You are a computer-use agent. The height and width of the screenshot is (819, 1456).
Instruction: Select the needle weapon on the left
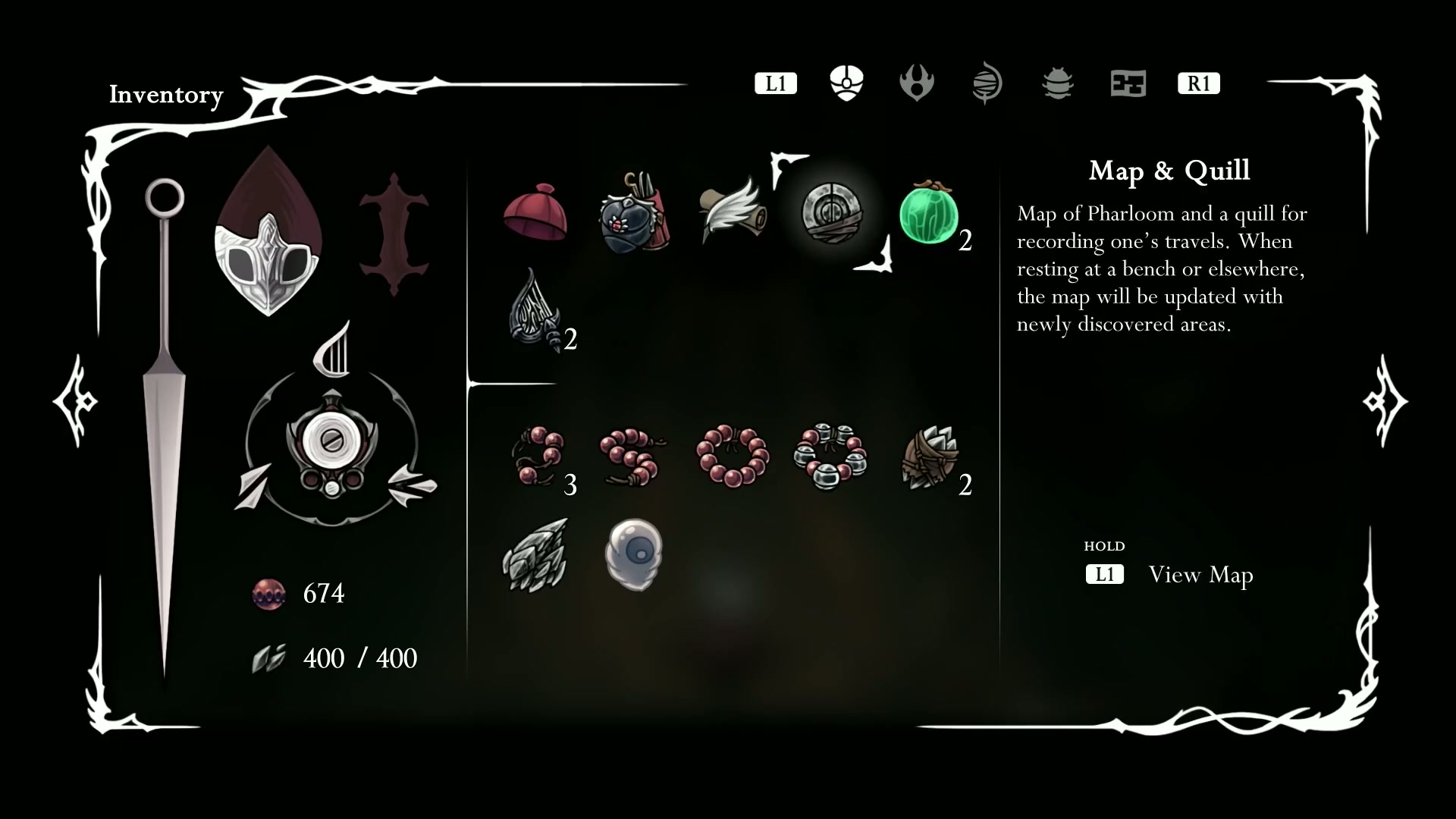pyautogui.click(x=165, y=425)
